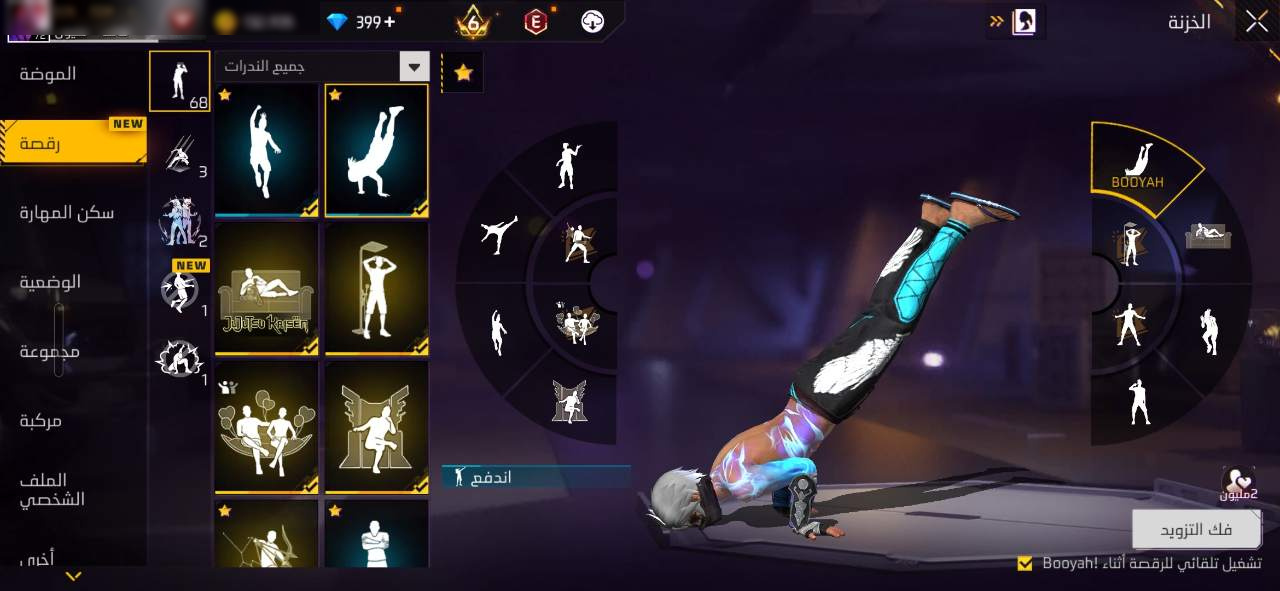Switch to سكن المهارة category
The height and width of the screenshot is (591, 1280).
(67, 212)
